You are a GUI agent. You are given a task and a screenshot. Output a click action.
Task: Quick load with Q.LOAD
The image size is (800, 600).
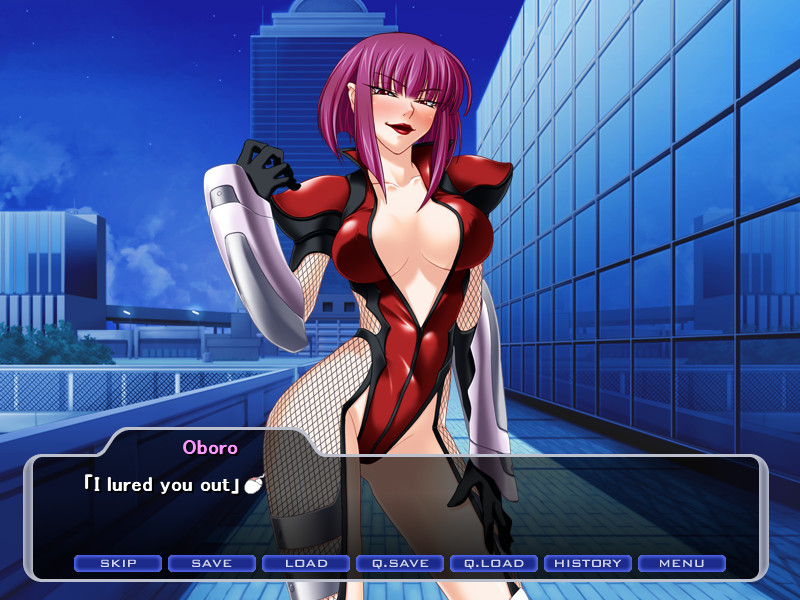tap(494, 563)
